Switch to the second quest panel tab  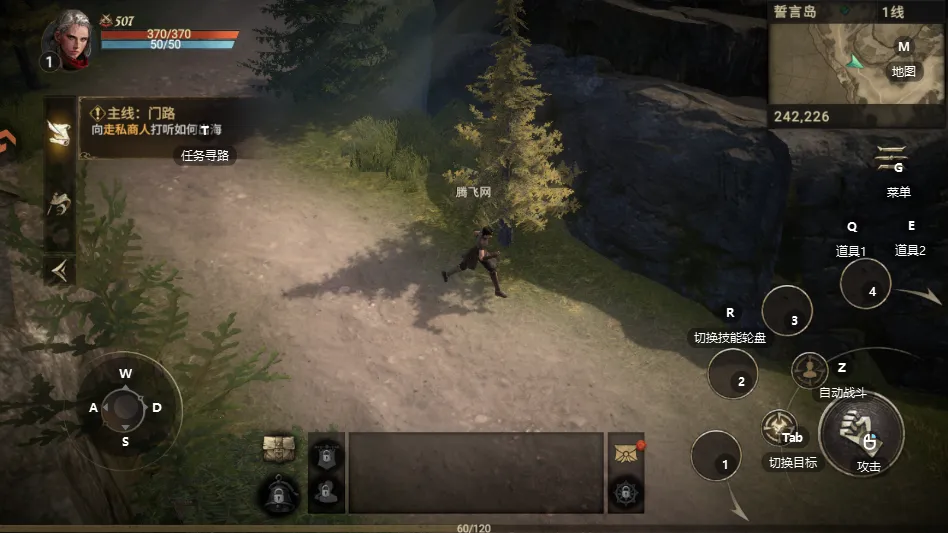pyautogui.click(x=60, y=203)
